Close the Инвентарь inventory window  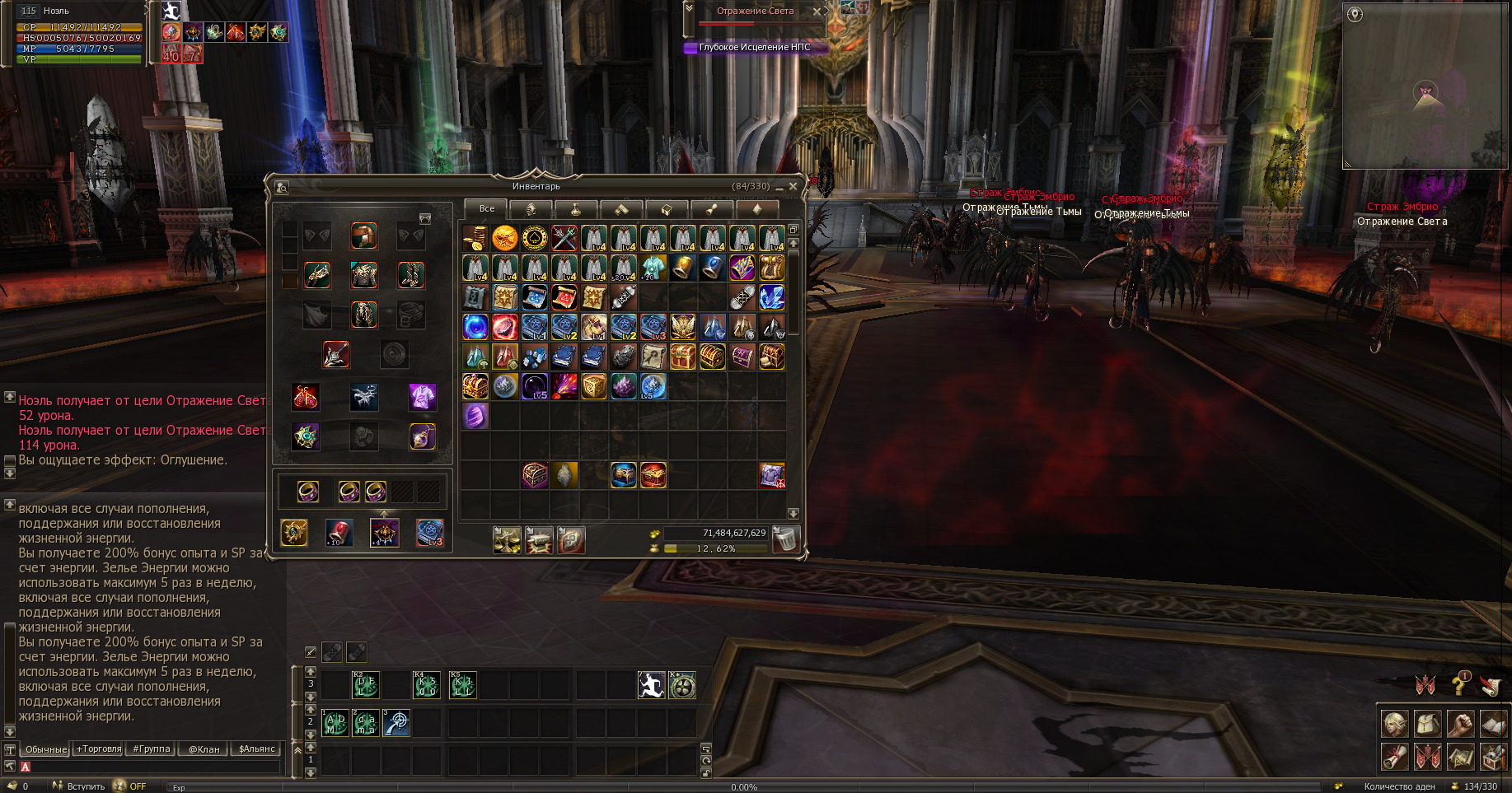tap(793, 187)
